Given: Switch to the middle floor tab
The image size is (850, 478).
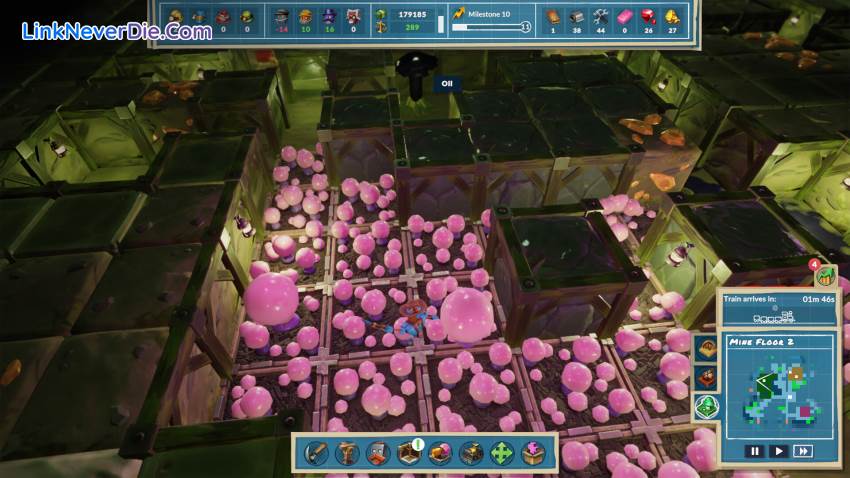Looking at the screenshot, I should (706, 378).
